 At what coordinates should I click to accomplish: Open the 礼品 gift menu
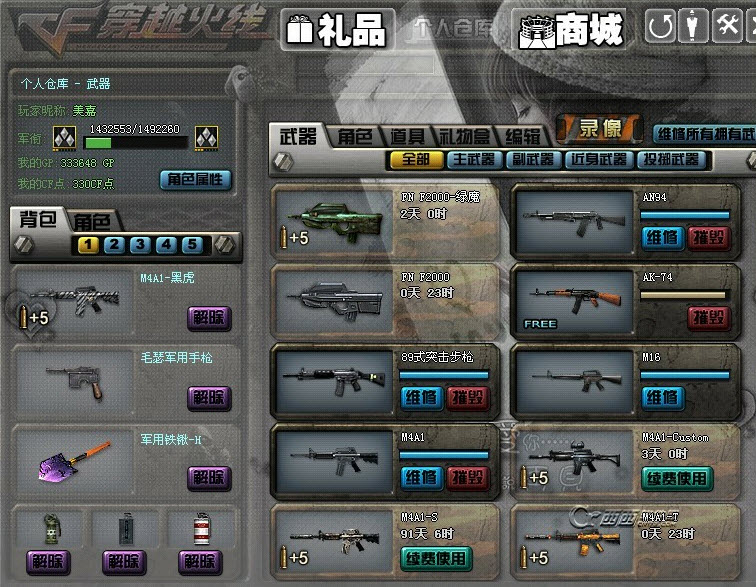[335, 30]
